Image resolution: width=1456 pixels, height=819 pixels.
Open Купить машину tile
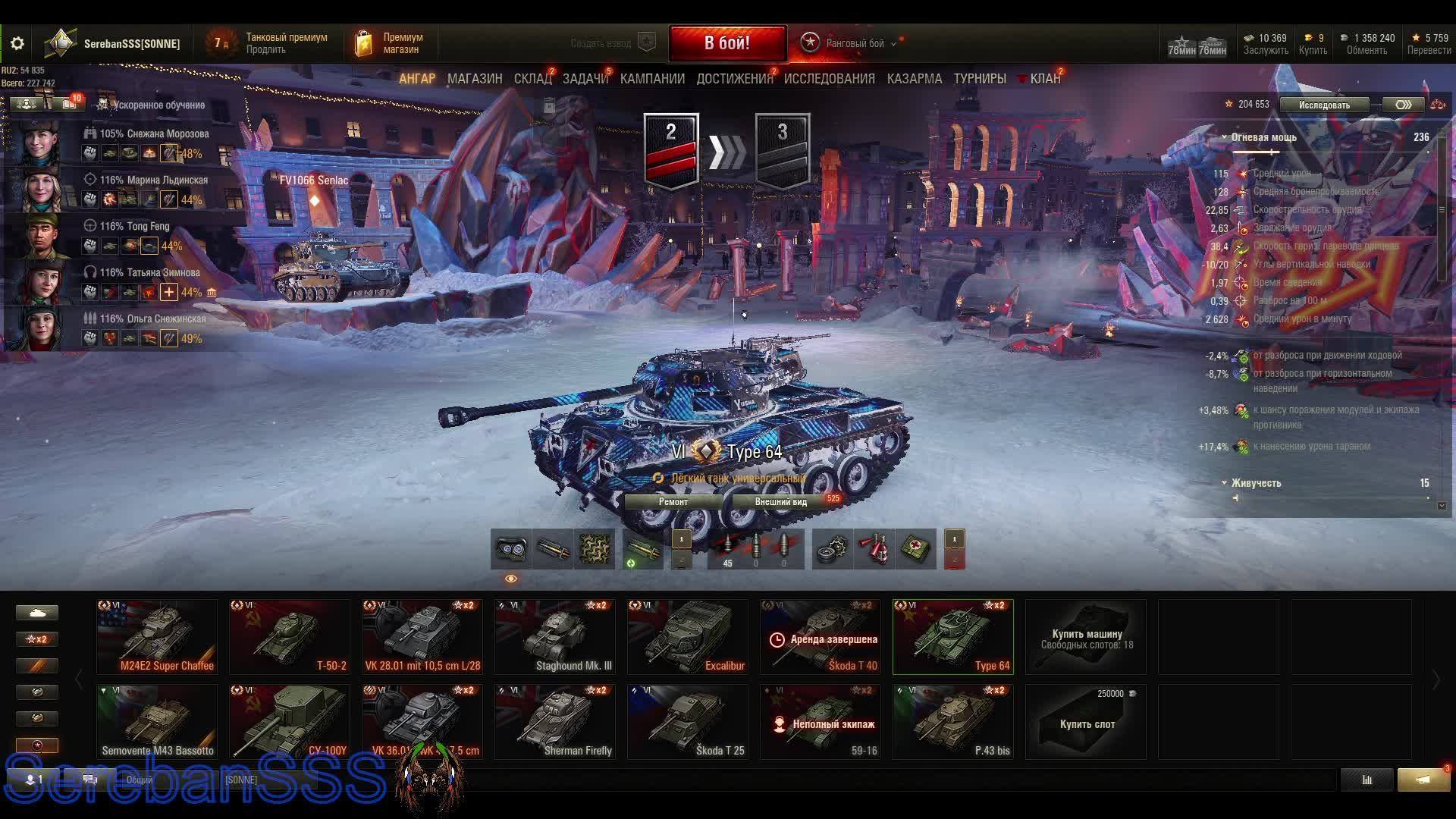pos(1086,637)
